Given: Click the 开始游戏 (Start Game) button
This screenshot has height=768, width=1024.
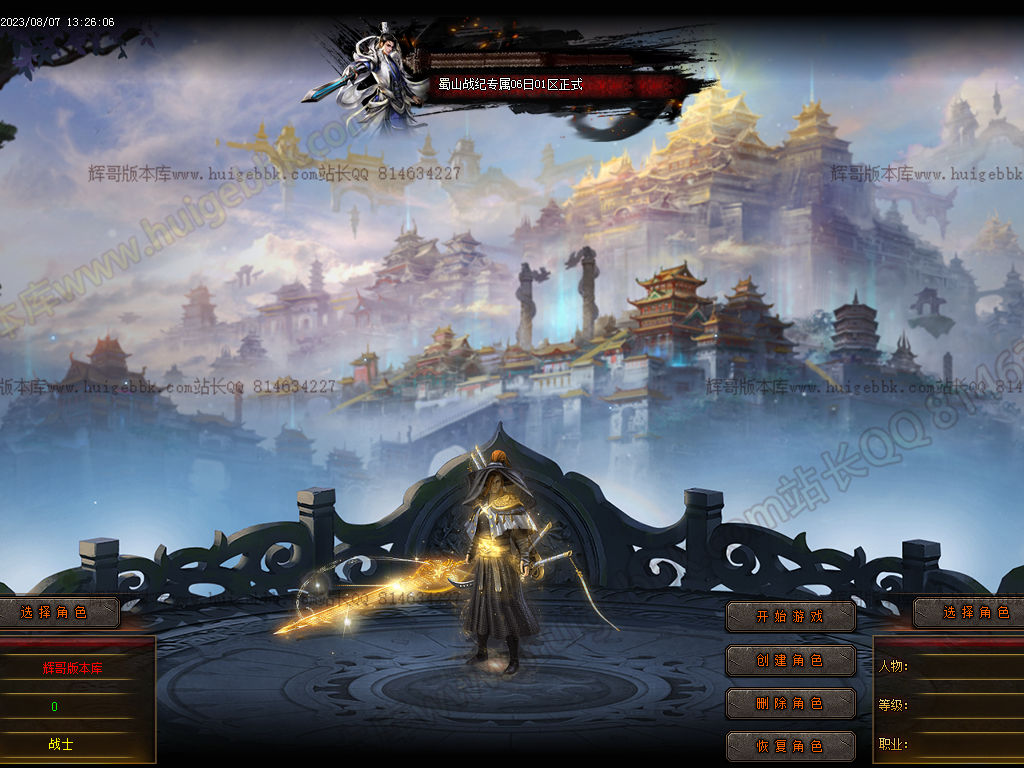Looking at the screenshot, I should click(x=790, y=616).
